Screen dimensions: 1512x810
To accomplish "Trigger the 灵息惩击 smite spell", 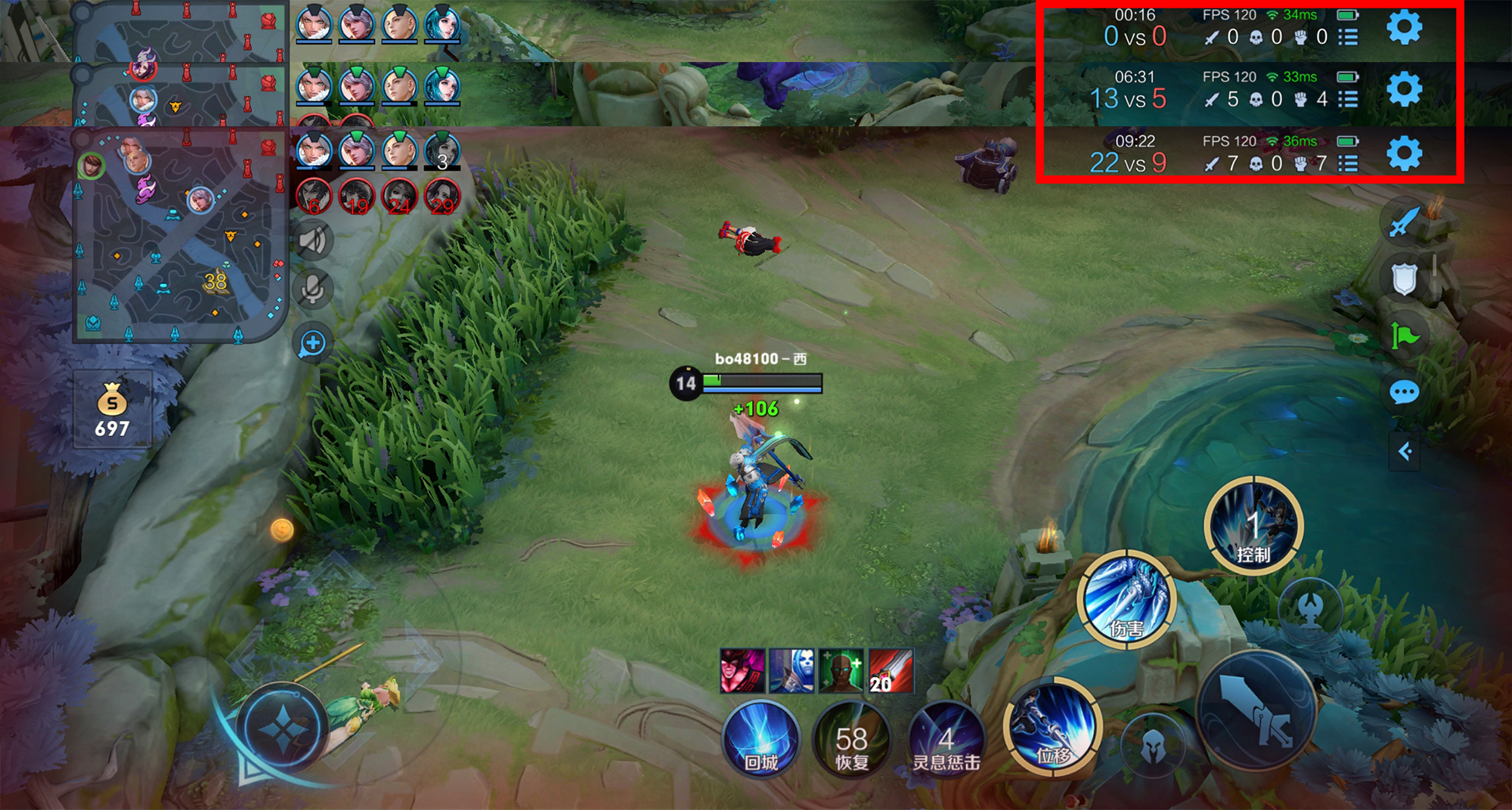I will (946, 738).
